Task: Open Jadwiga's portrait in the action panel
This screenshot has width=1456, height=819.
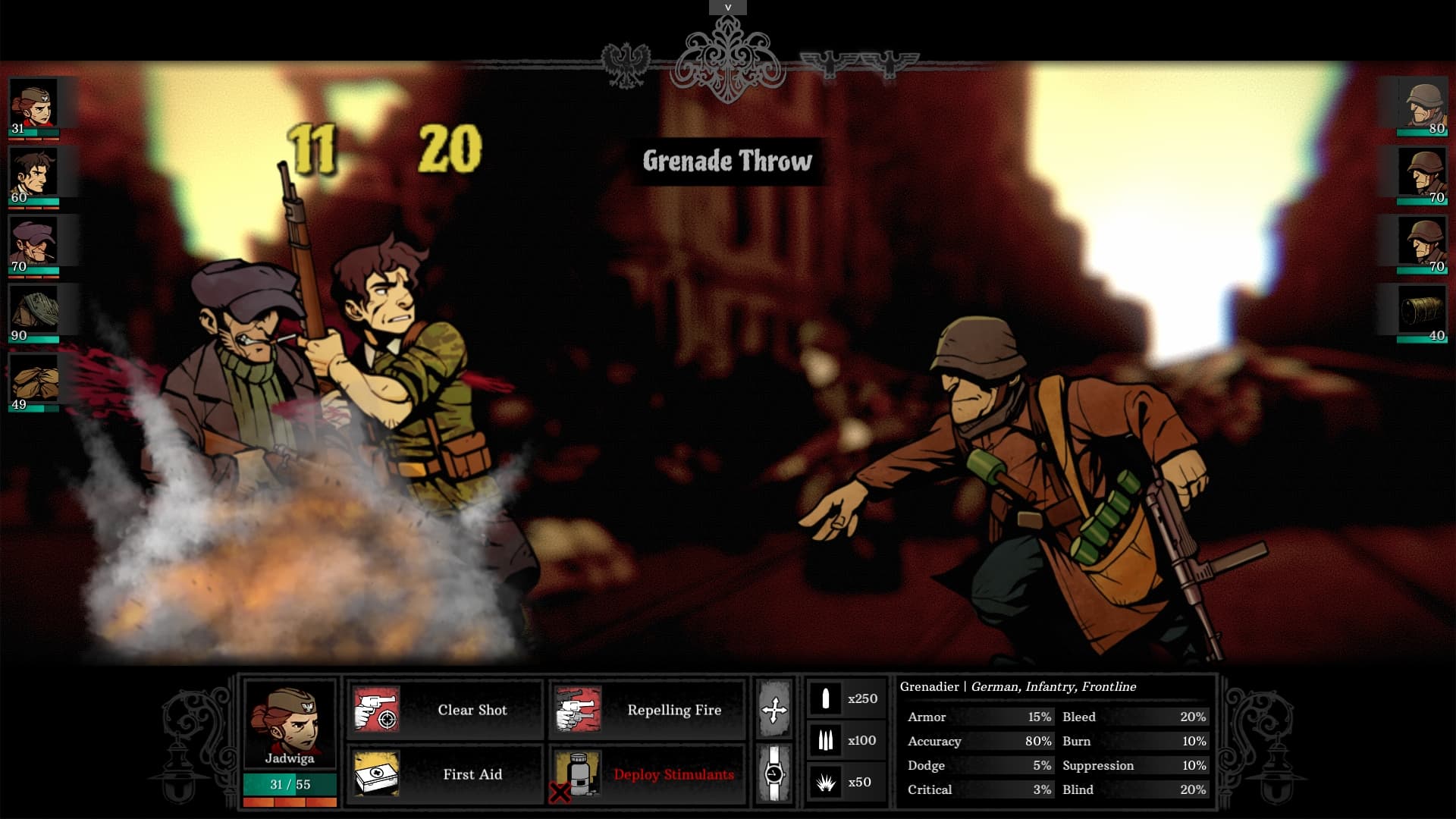Action: tap(289, 724)
